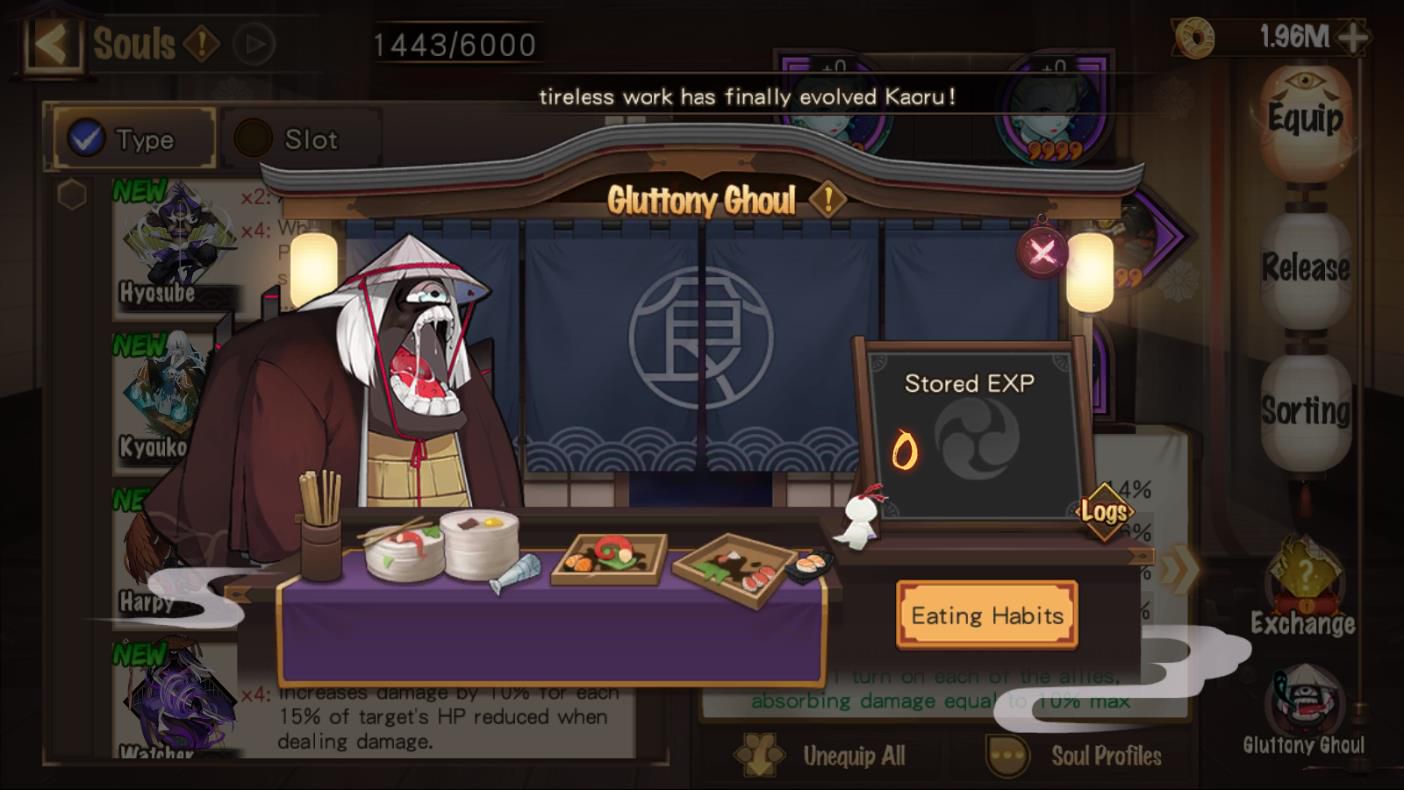Show Gluttony Ghoul info via exclamation icon

click(x=827, y=200)
